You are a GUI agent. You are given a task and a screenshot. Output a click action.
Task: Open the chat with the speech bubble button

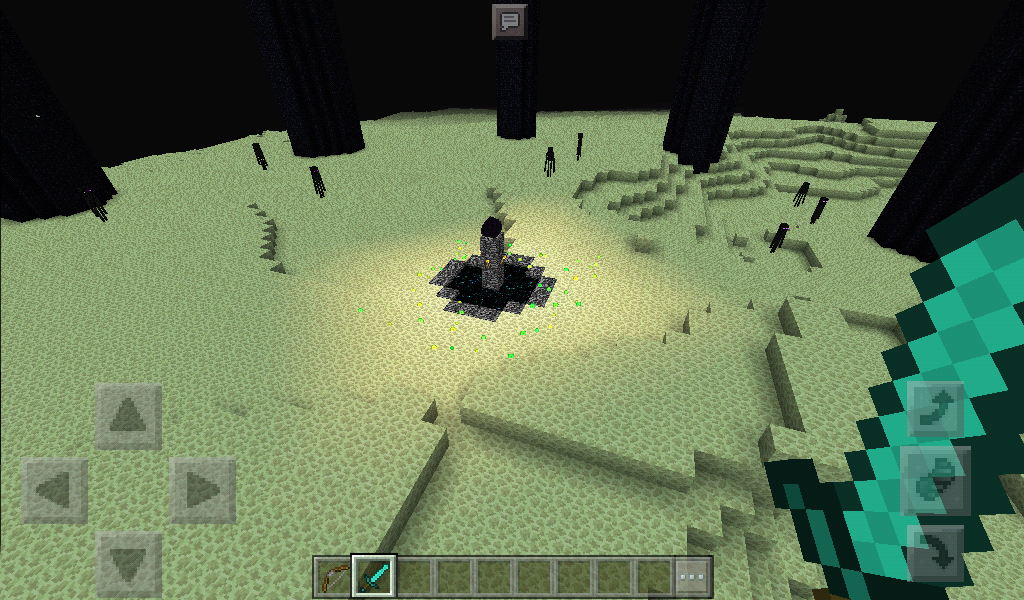point(510,21)
